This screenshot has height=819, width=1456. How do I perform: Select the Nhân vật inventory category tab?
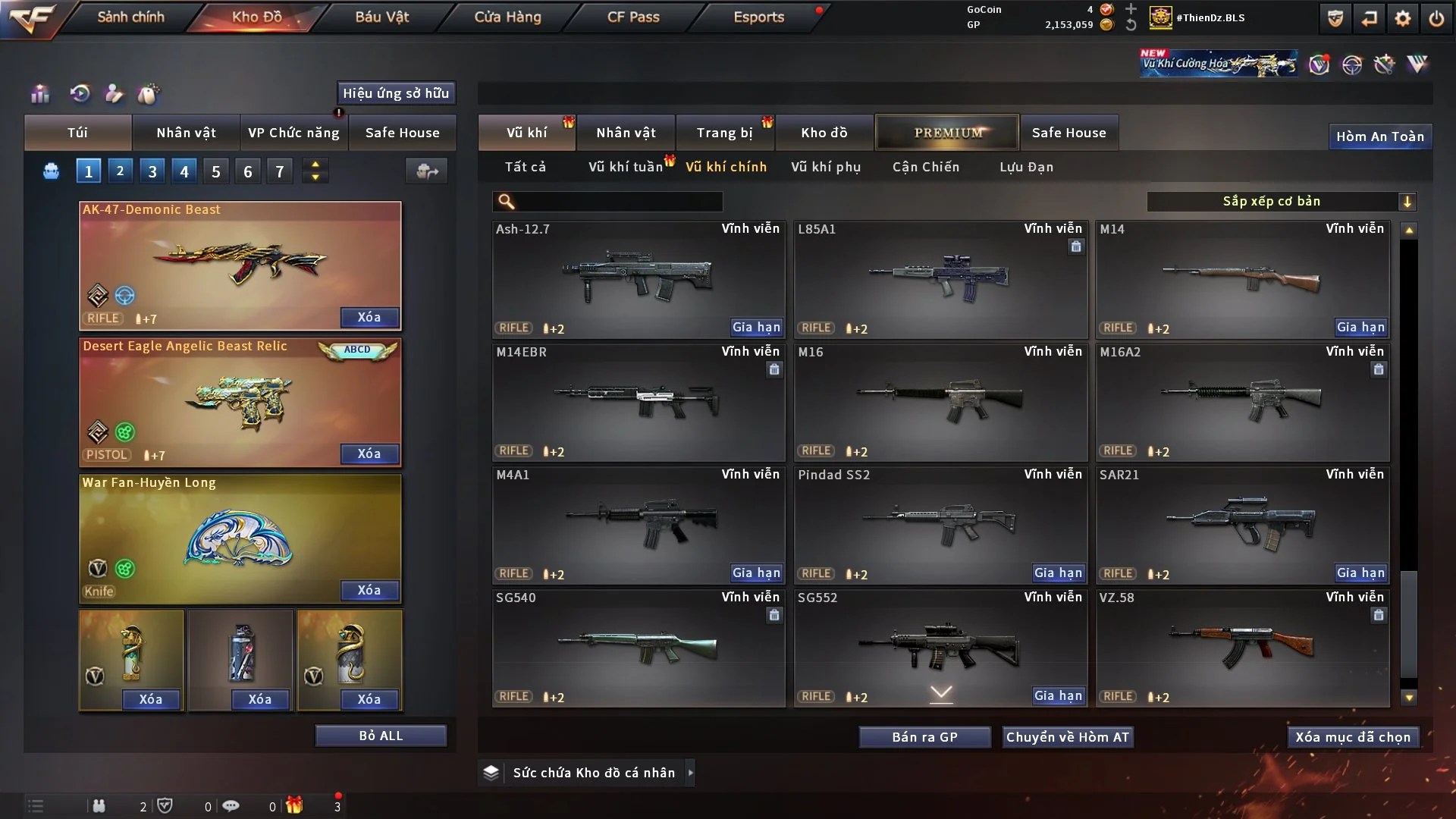tap(626, 133)
